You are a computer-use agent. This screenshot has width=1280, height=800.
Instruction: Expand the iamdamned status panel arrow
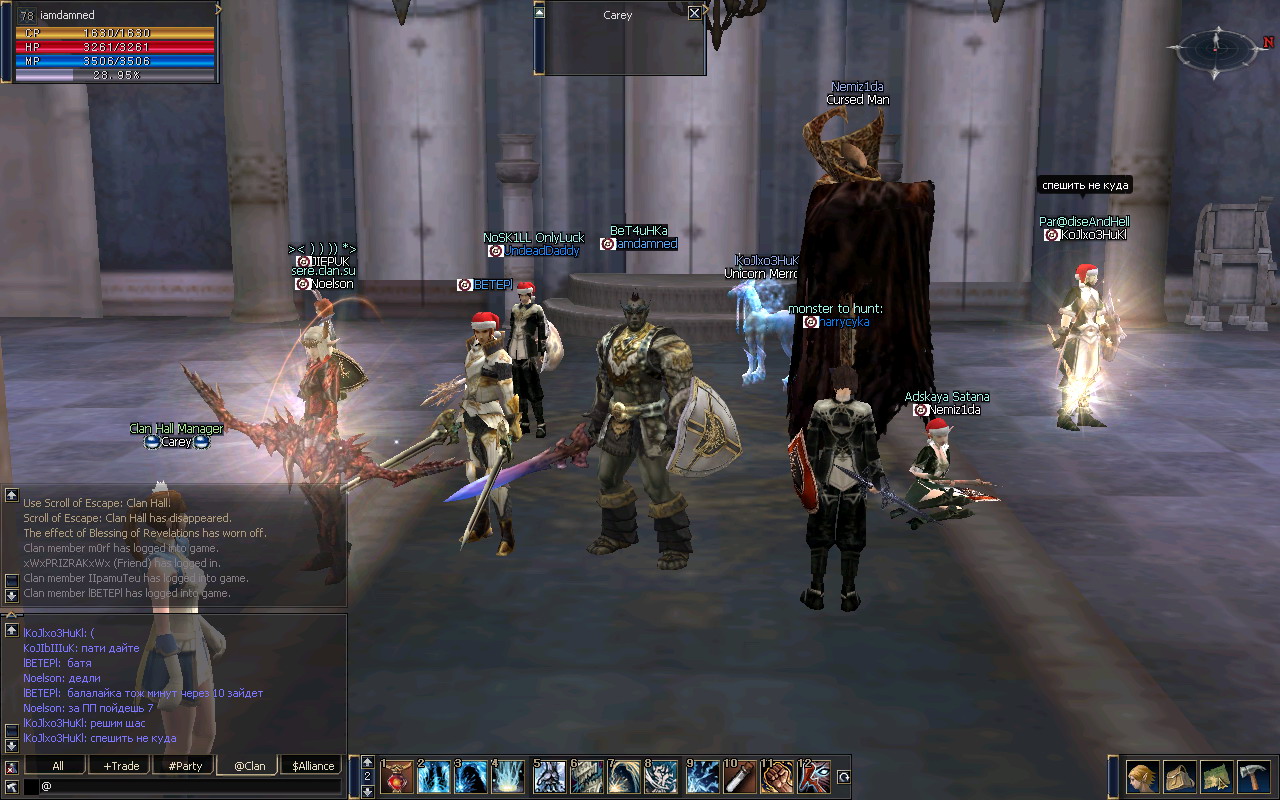219,9
